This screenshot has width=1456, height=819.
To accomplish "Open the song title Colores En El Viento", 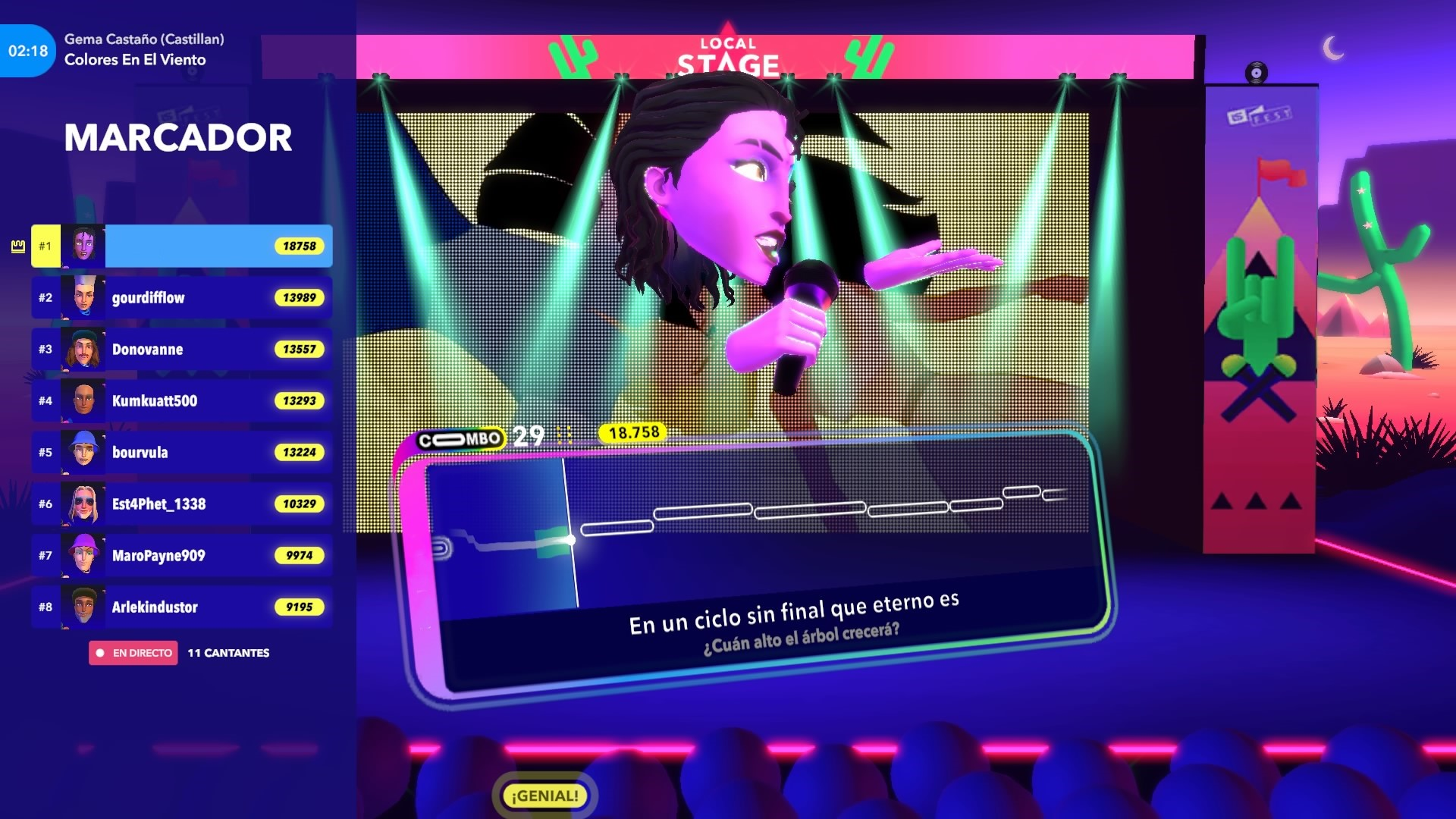I will point(135,60).
